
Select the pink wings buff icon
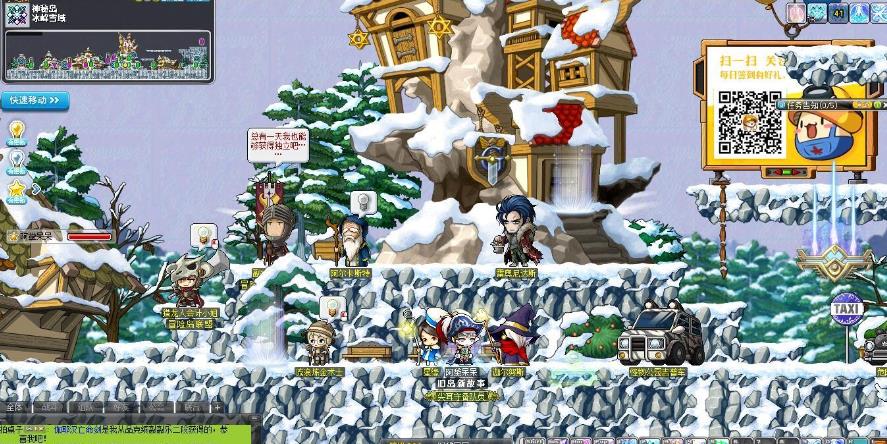click(x=796, y=12)
